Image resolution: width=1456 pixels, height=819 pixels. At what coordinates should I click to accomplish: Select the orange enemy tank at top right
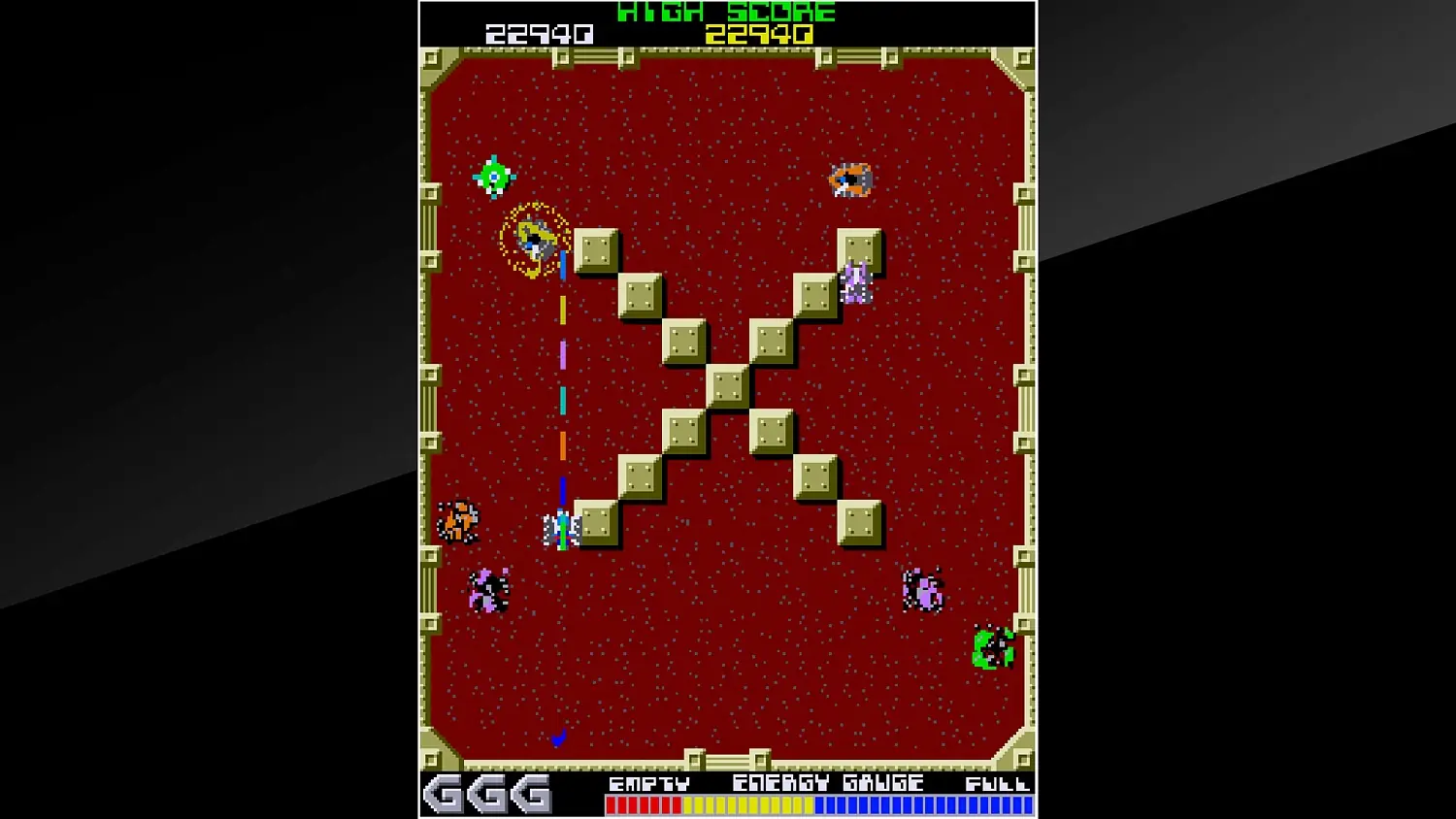click(851, 179)
